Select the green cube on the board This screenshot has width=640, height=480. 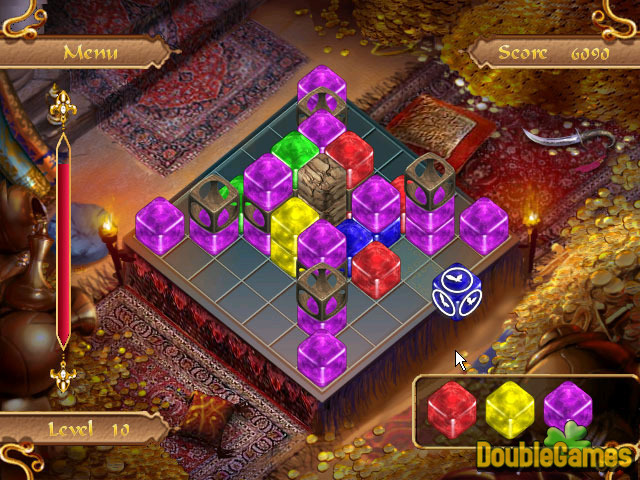tap(291, 153)
